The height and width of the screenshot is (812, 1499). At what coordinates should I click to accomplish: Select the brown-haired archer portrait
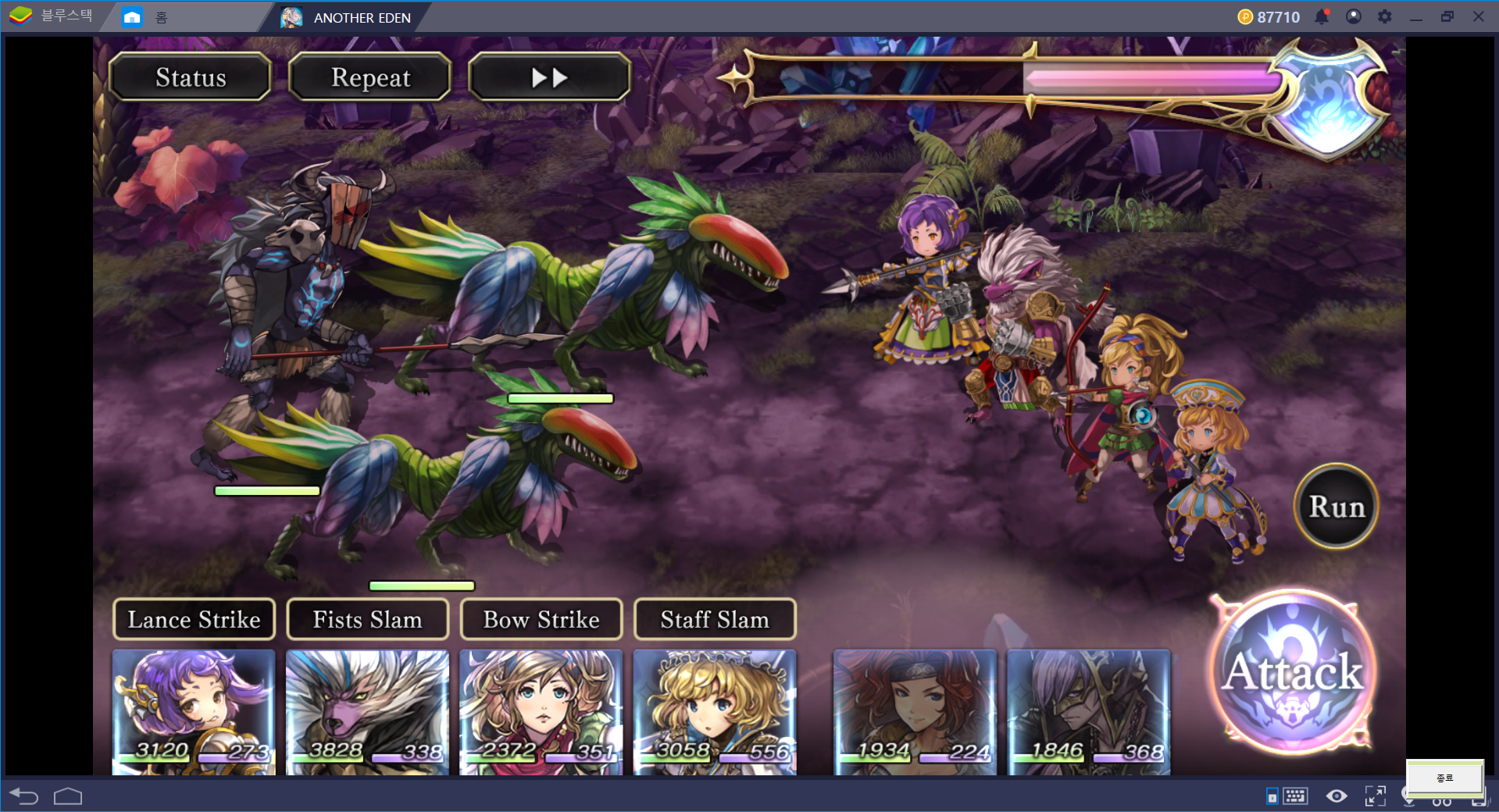point(541,710)
